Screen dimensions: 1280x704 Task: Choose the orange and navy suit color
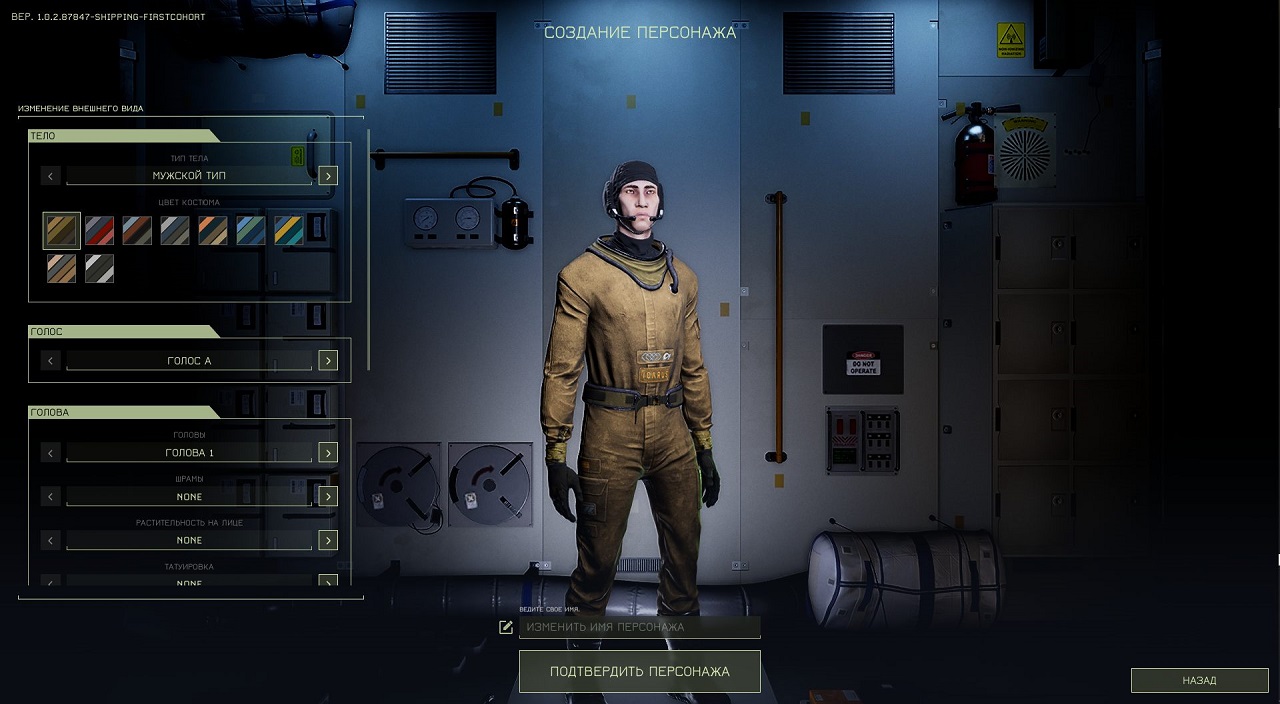tap(213, 231)
